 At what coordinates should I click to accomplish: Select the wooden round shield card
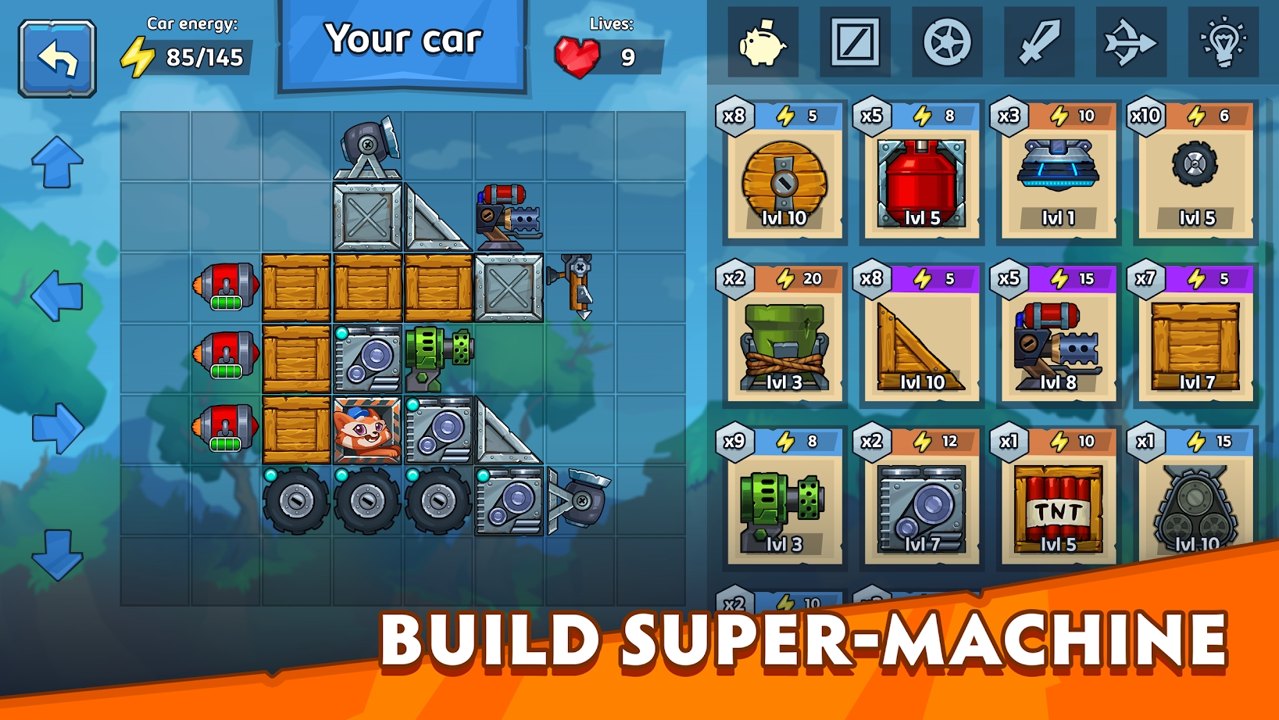click(780, 170)
